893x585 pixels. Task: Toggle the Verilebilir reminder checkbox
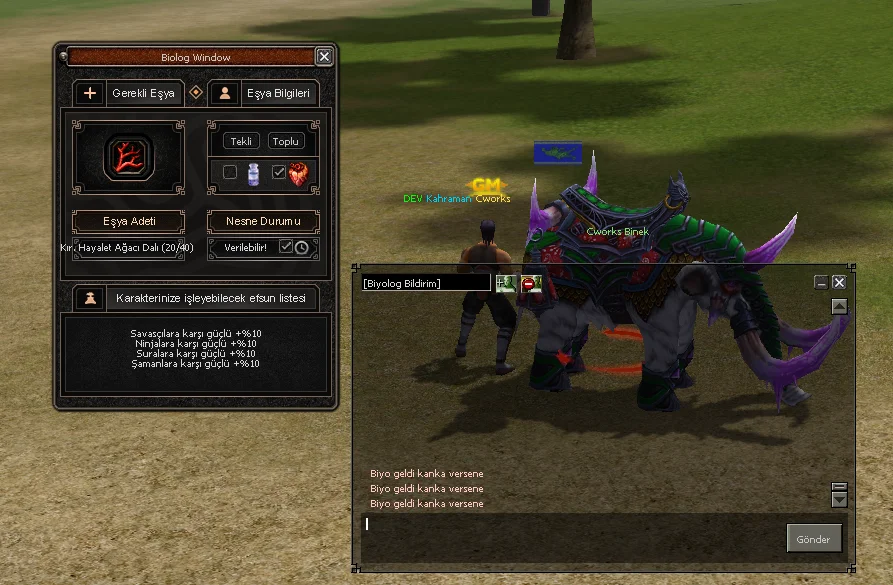[x=285, y=247]
